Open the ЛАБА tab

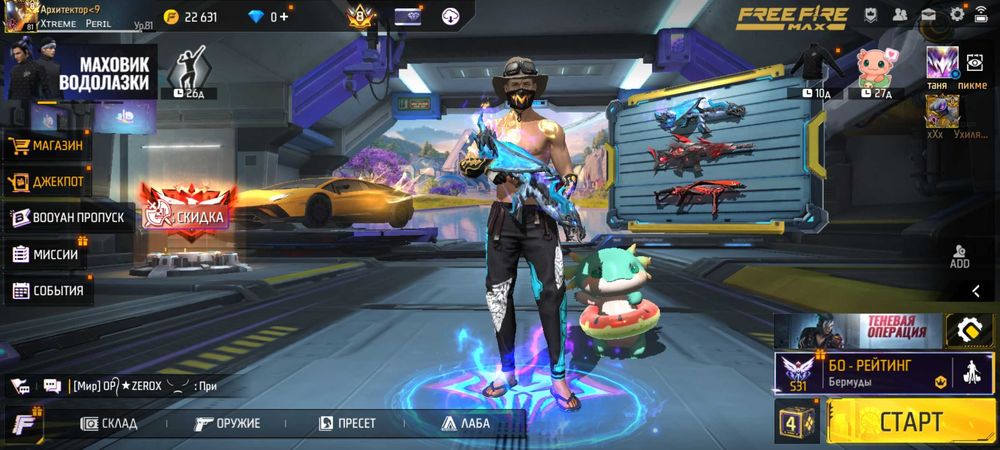point(464,423)
